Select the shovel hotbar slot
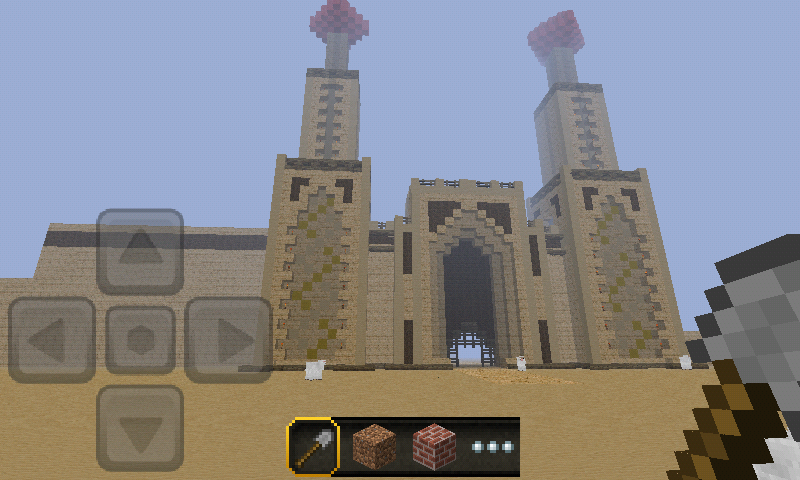This screenshot has height=480, width=800. tap(313, 446)
